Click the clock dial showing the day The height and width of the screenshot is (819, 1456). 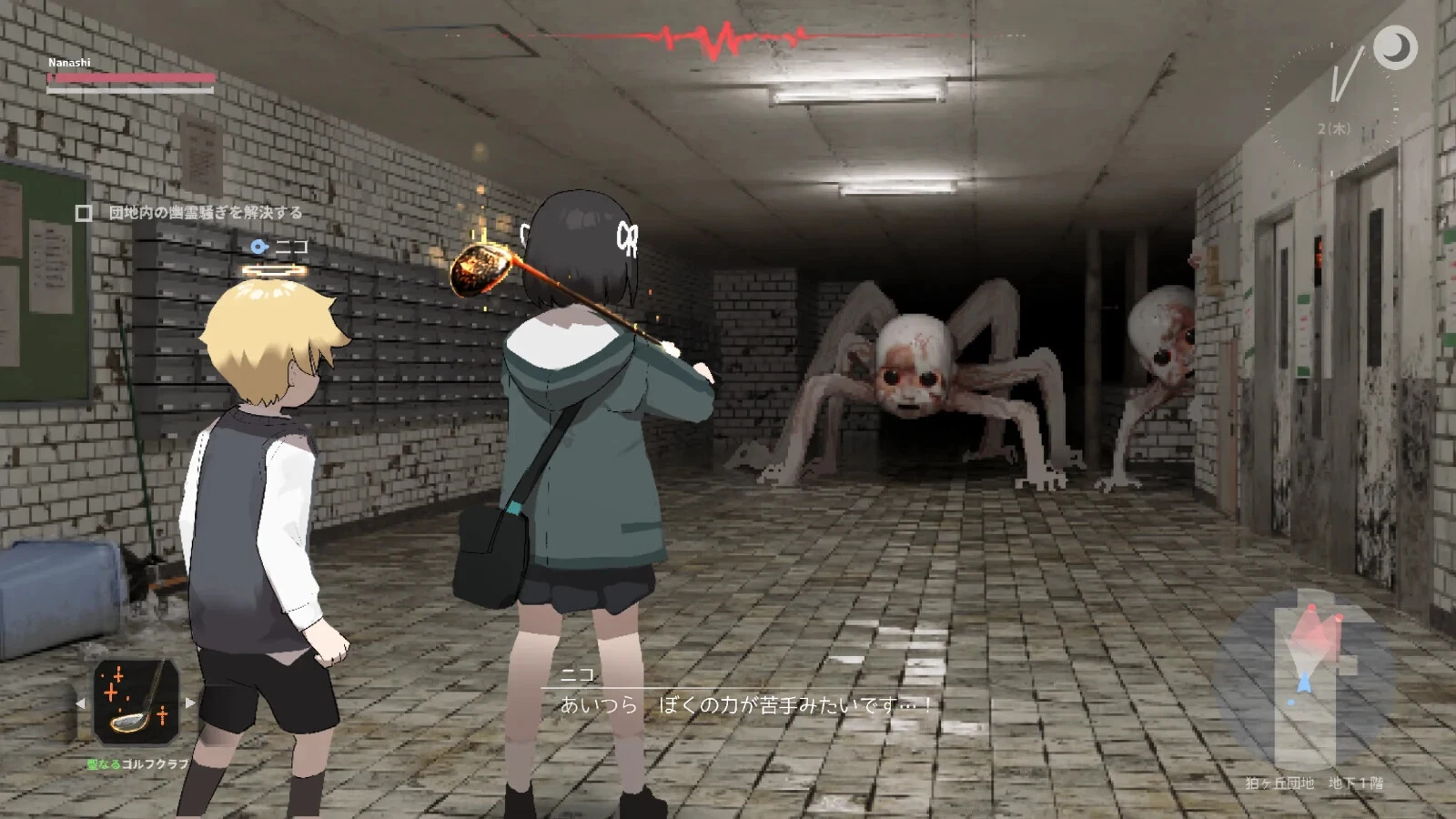tap(1332, 105)
